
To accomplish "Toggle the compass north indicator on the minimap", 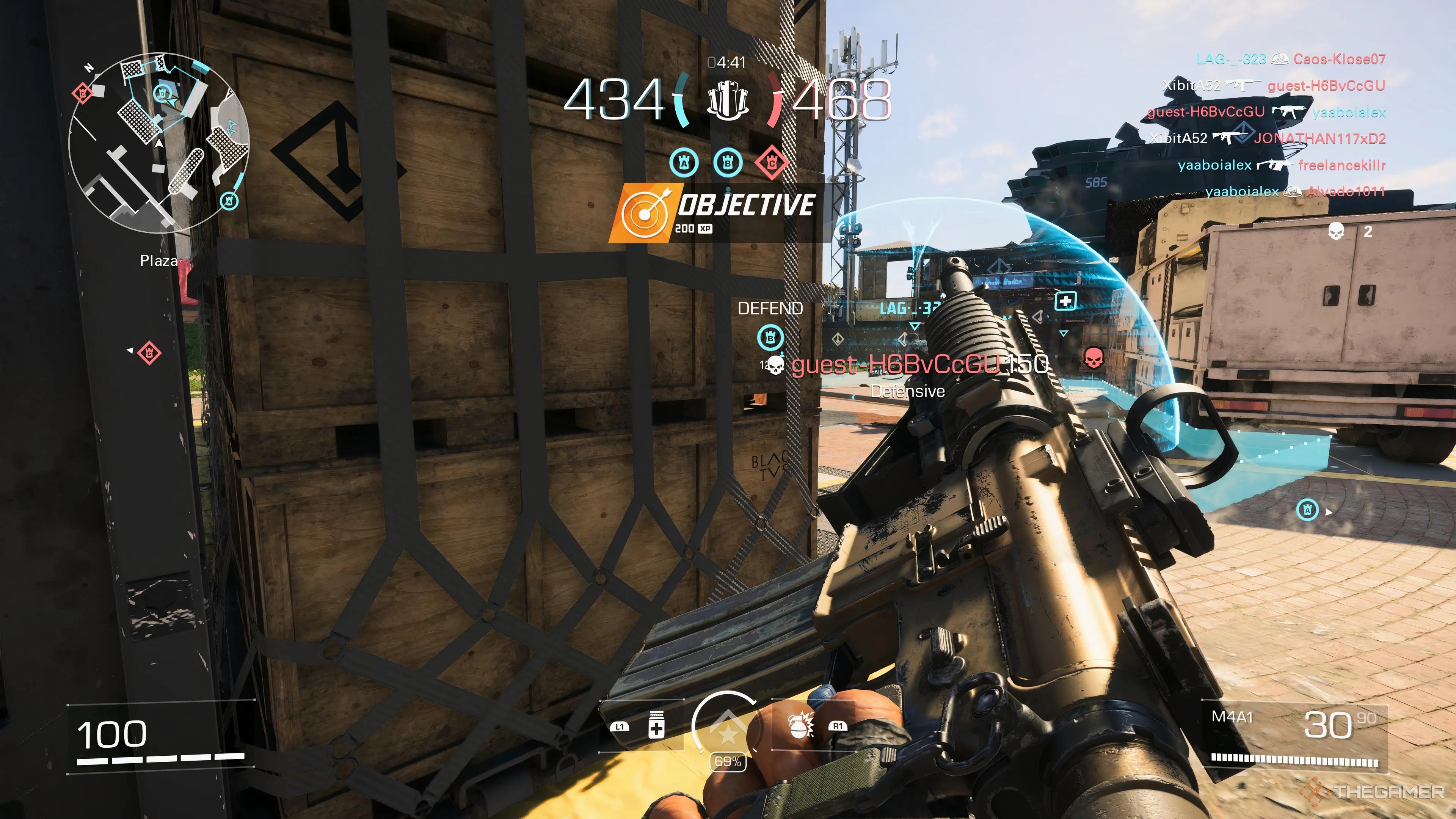I will click(88, 68).
